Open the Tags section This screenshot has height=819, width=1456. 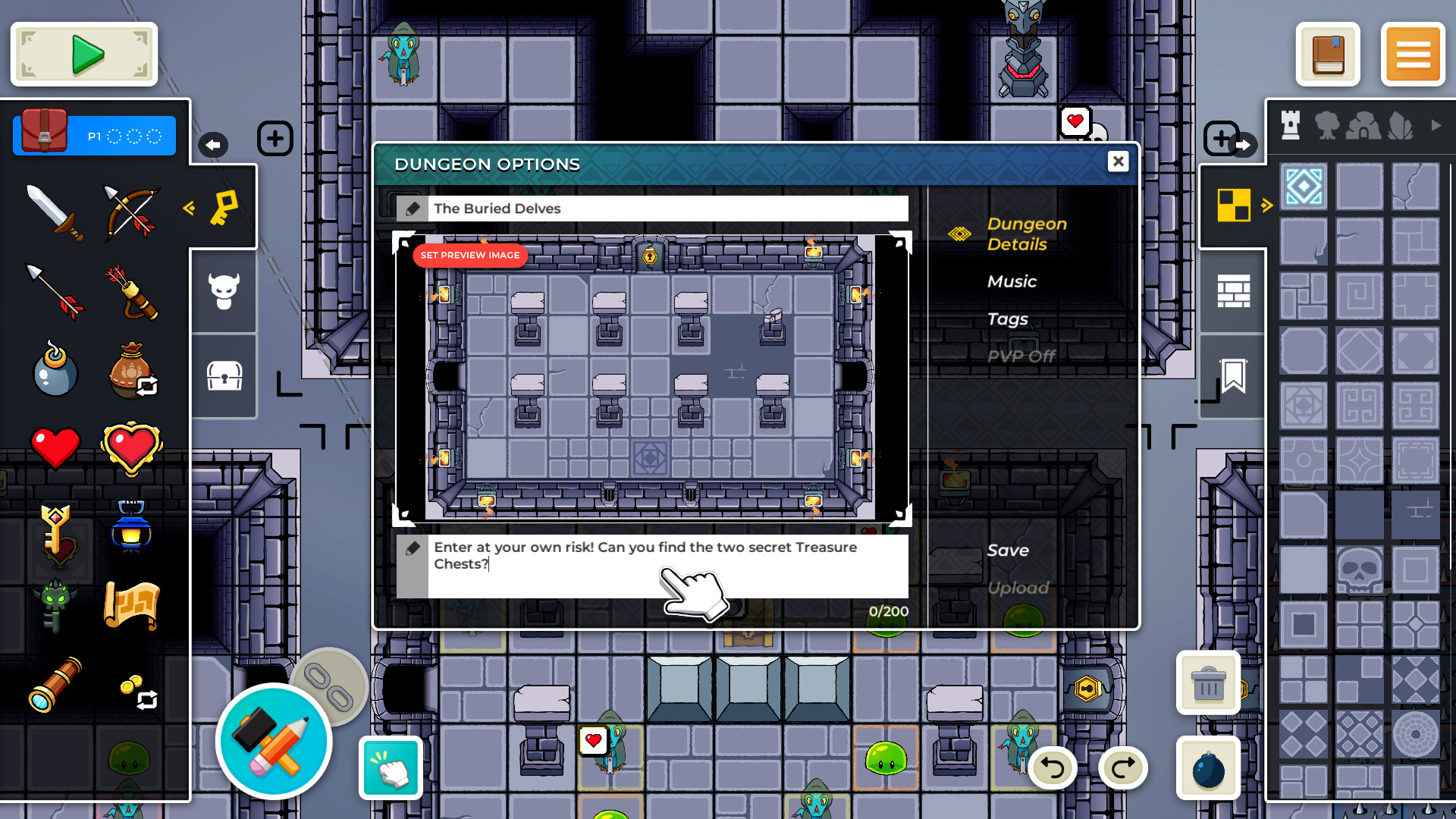[1008, 318]
